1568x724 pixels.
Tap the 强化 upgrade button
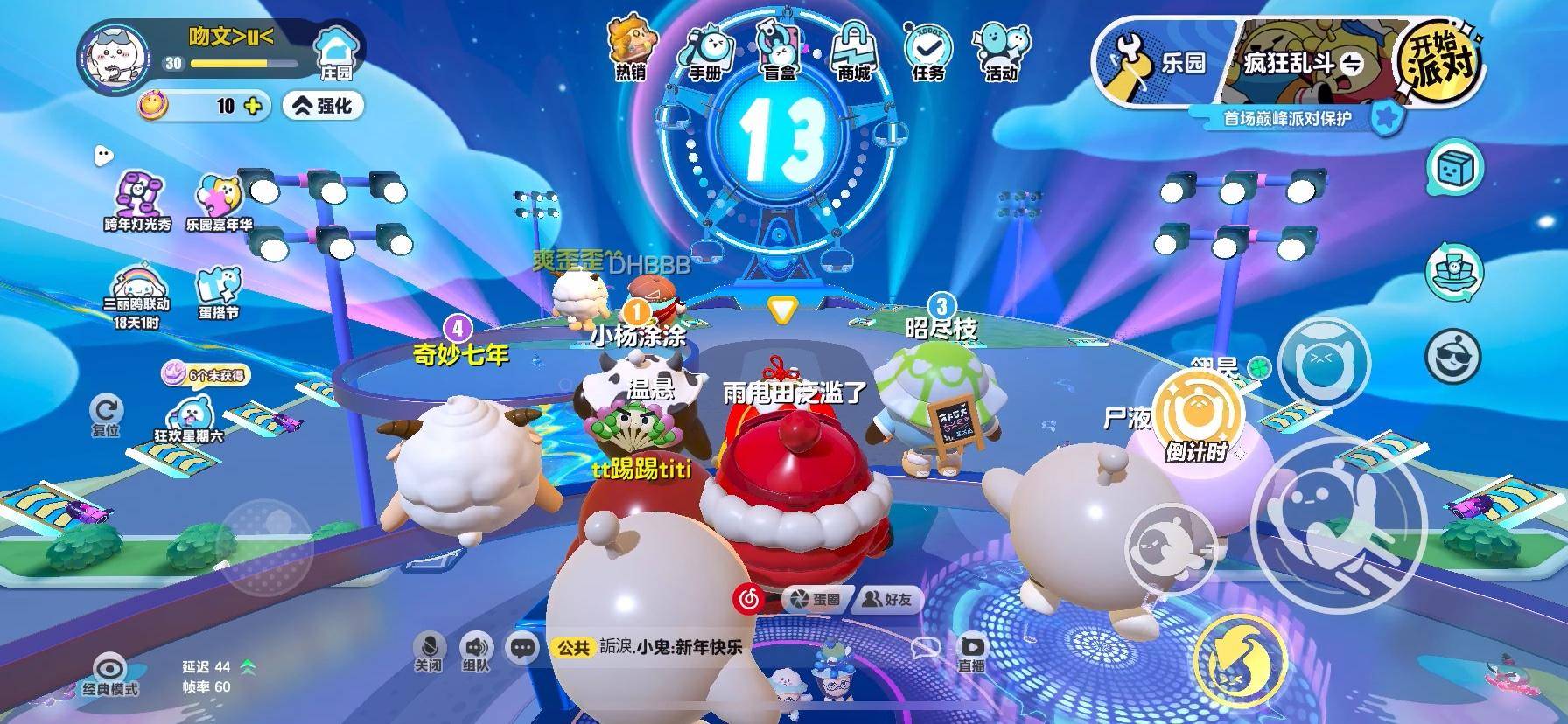[x=323, y=106]
